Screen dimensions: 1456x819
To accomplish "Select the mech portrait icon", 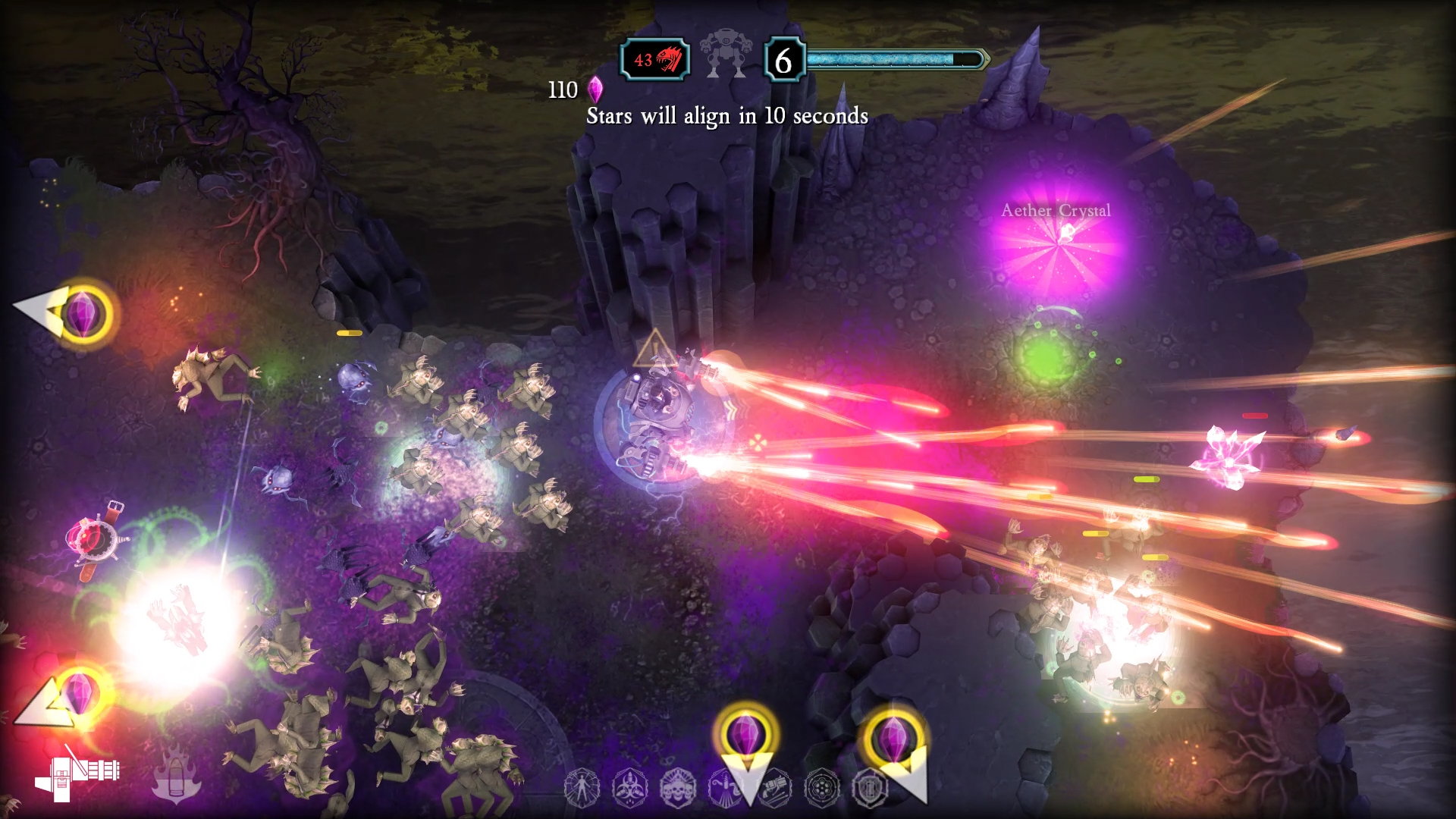I will click(726, 55).
